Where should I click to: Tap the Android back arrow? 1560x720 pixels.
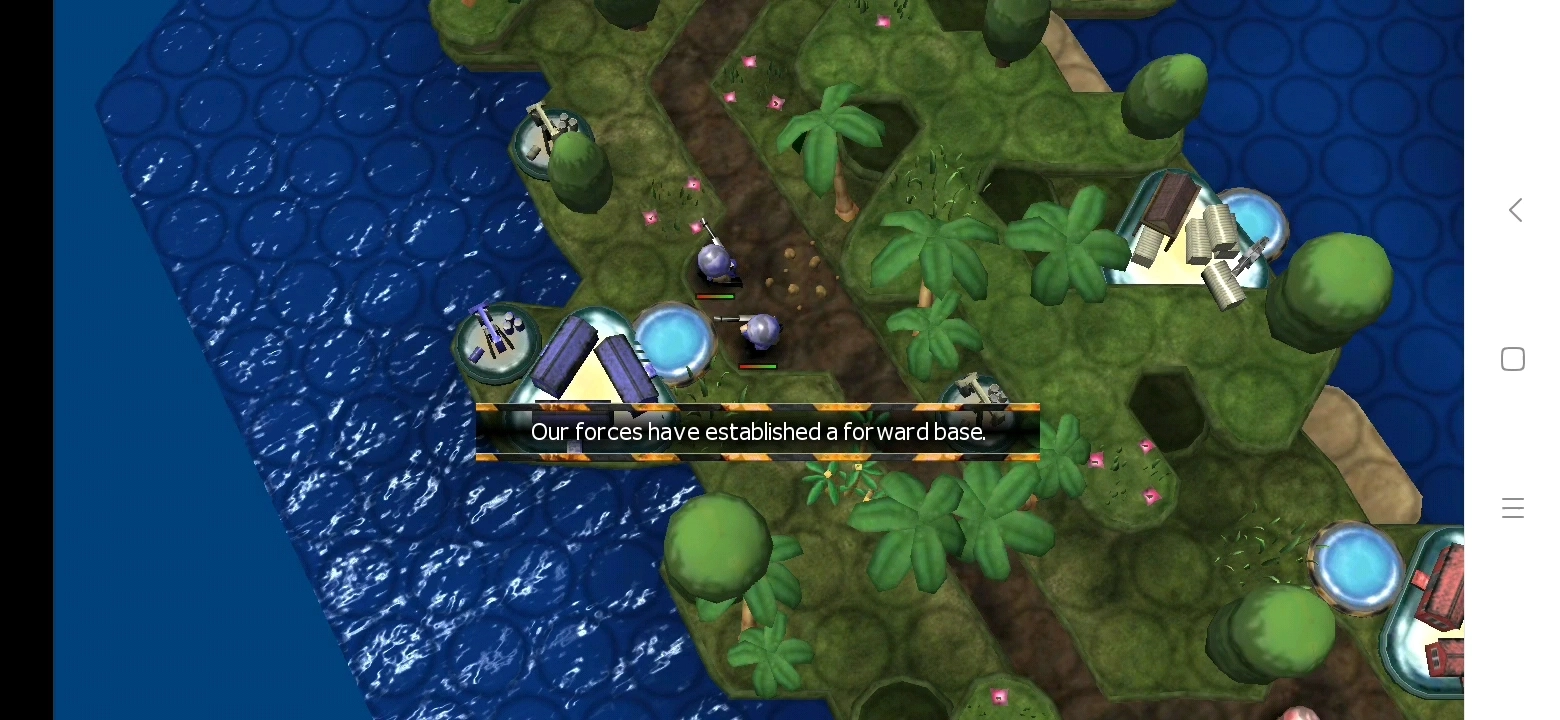tap(1515, 210)
